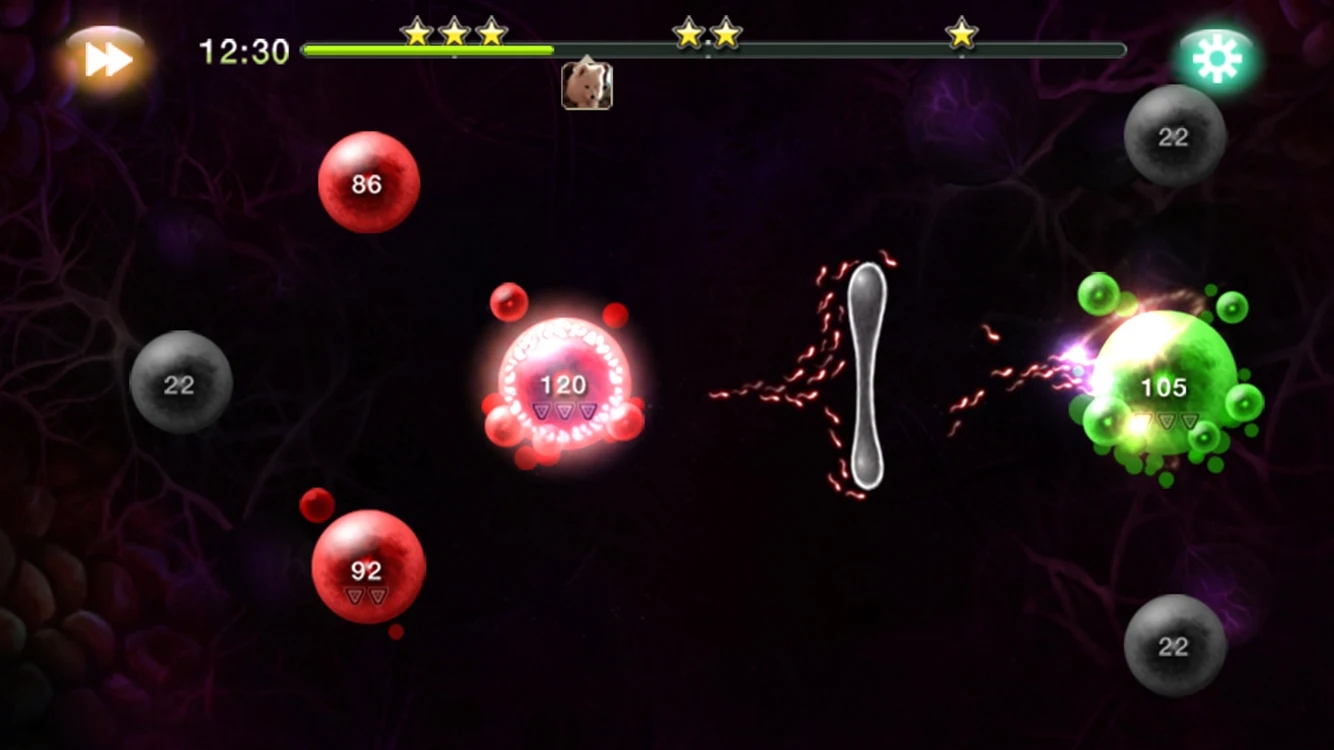Click the 12:30 timer display
1334x750 pixels.
[x=243, y=50]
